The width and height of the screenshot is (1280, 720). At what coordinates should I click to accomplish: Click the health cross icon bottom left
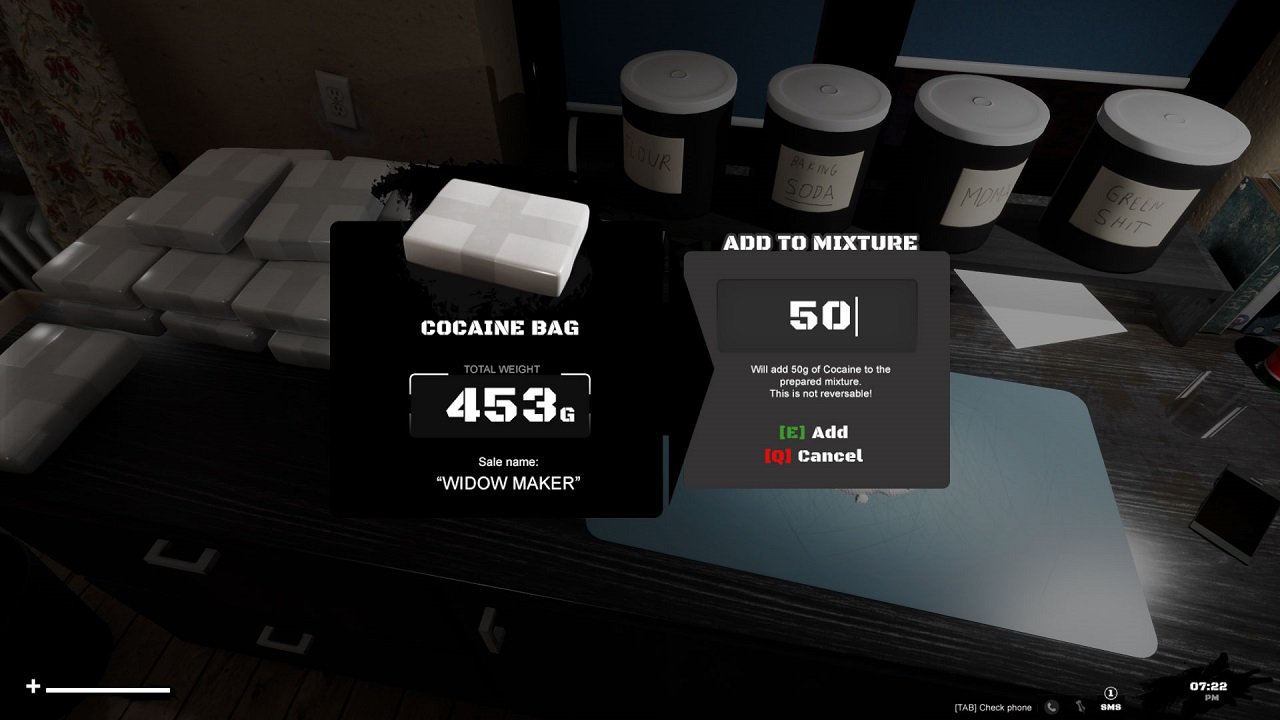point(34,687)
